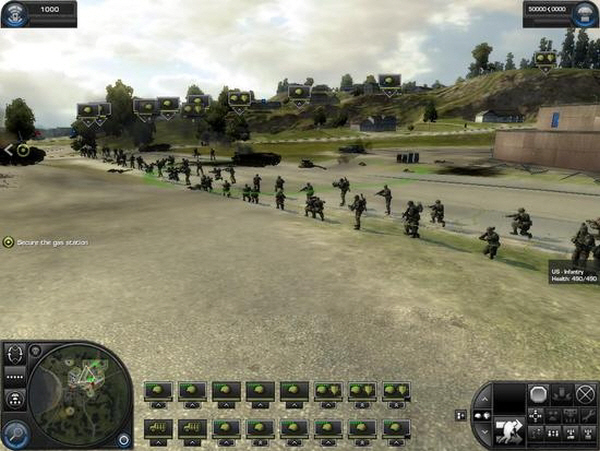Click the octagonal stop command button
This screenshot has width=600, height=451.
pos(539,394)
